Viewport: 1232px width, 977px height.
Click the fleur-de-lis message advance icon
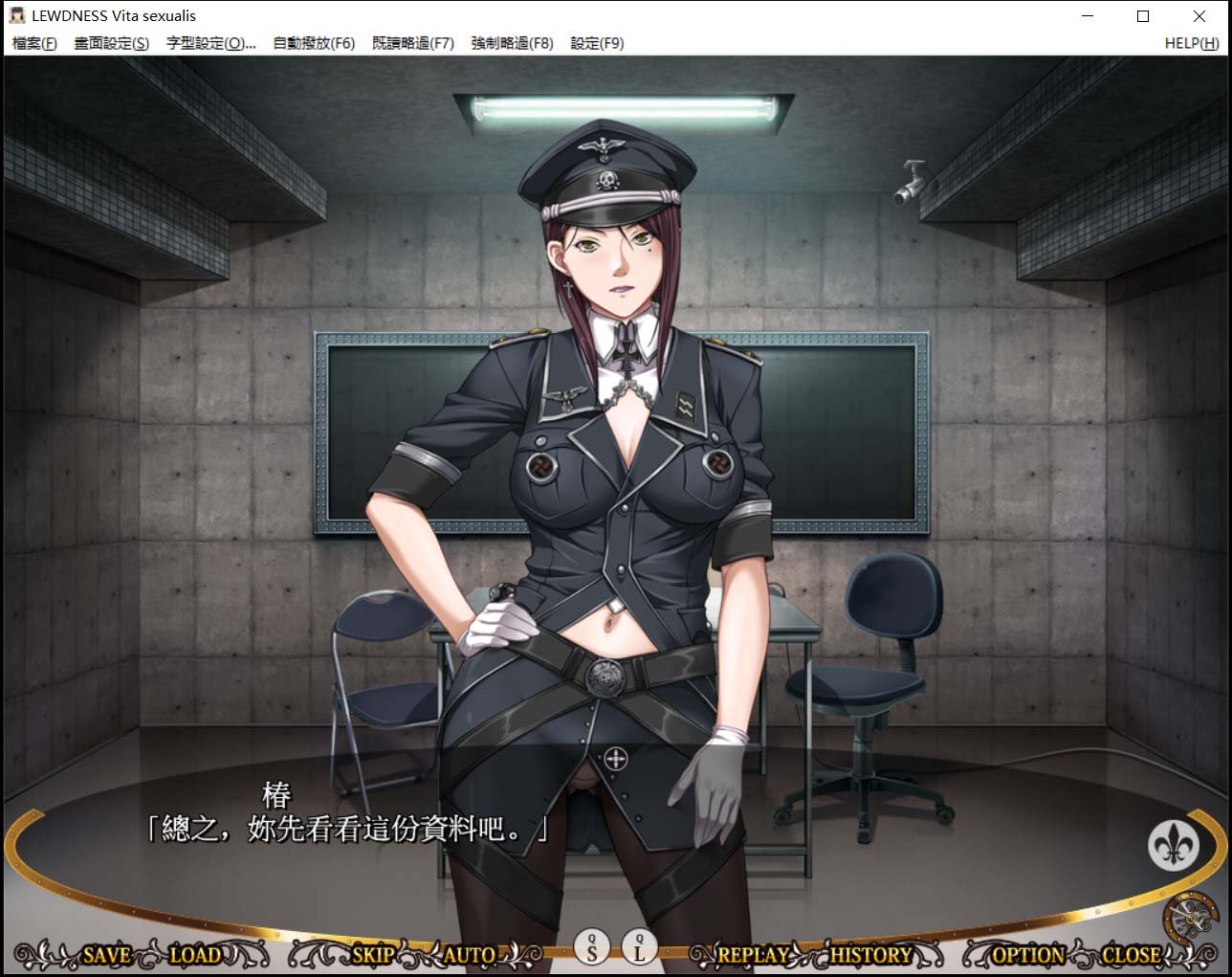tap(1175, 846)
